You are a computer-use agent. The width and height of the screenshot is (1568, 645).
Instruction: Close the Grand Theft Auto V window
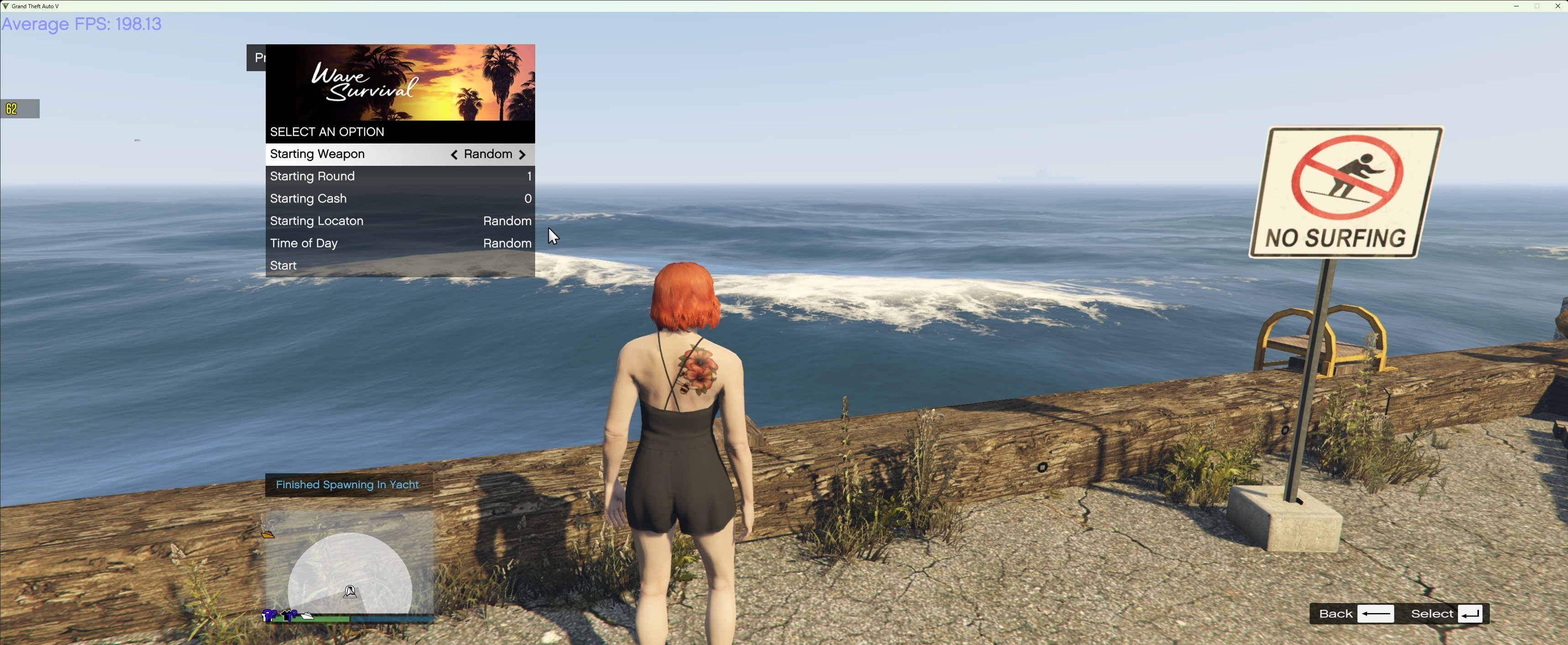point(1557,6)
